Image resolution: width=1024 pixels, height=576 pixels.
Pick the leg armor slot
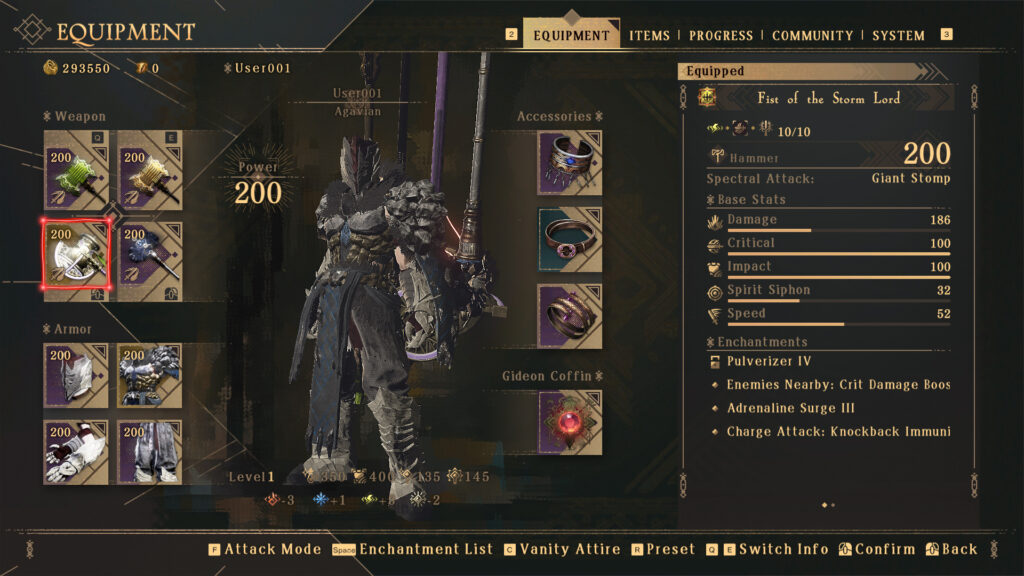coord(150,451)
